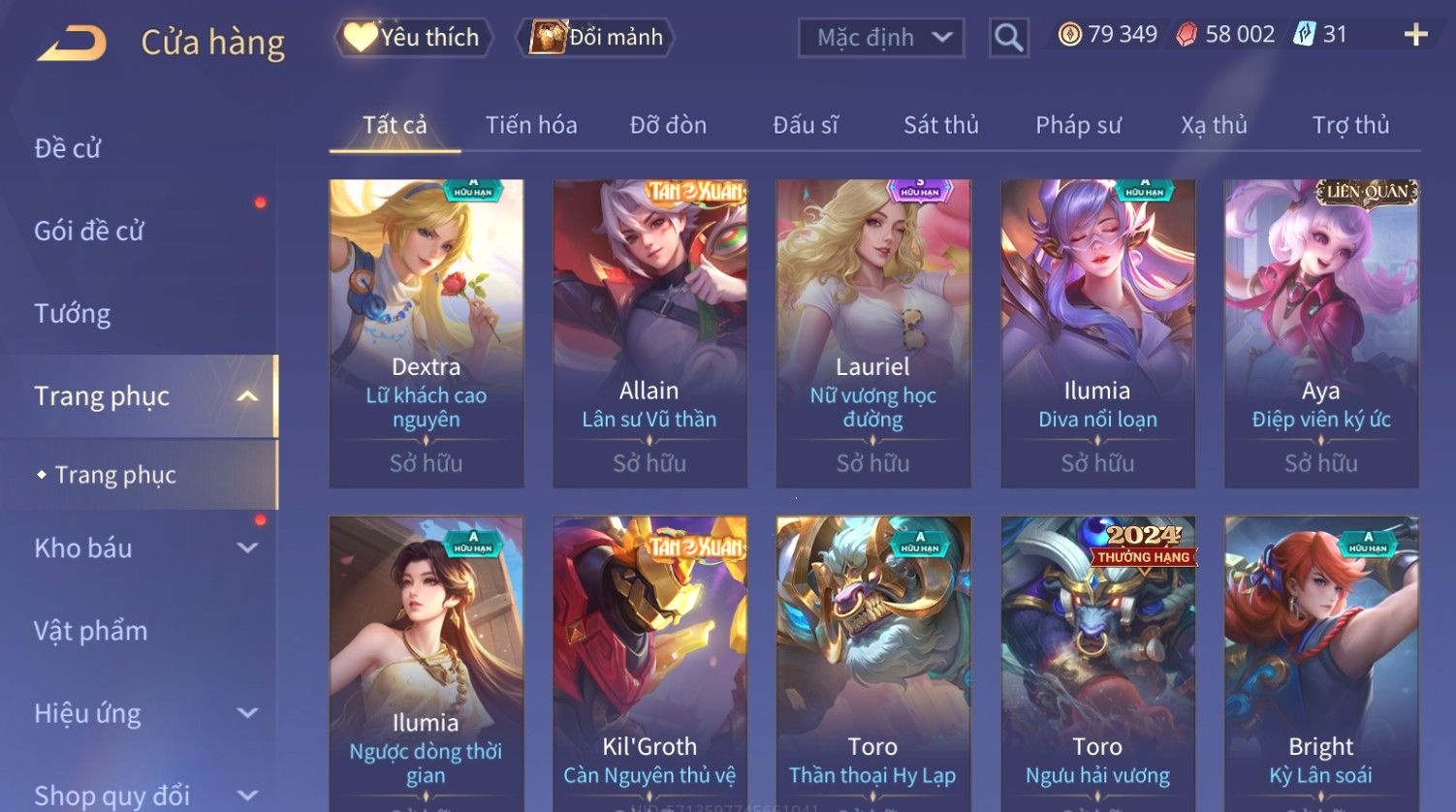Open the Đổi mảnh exchange

pos(597,38)
